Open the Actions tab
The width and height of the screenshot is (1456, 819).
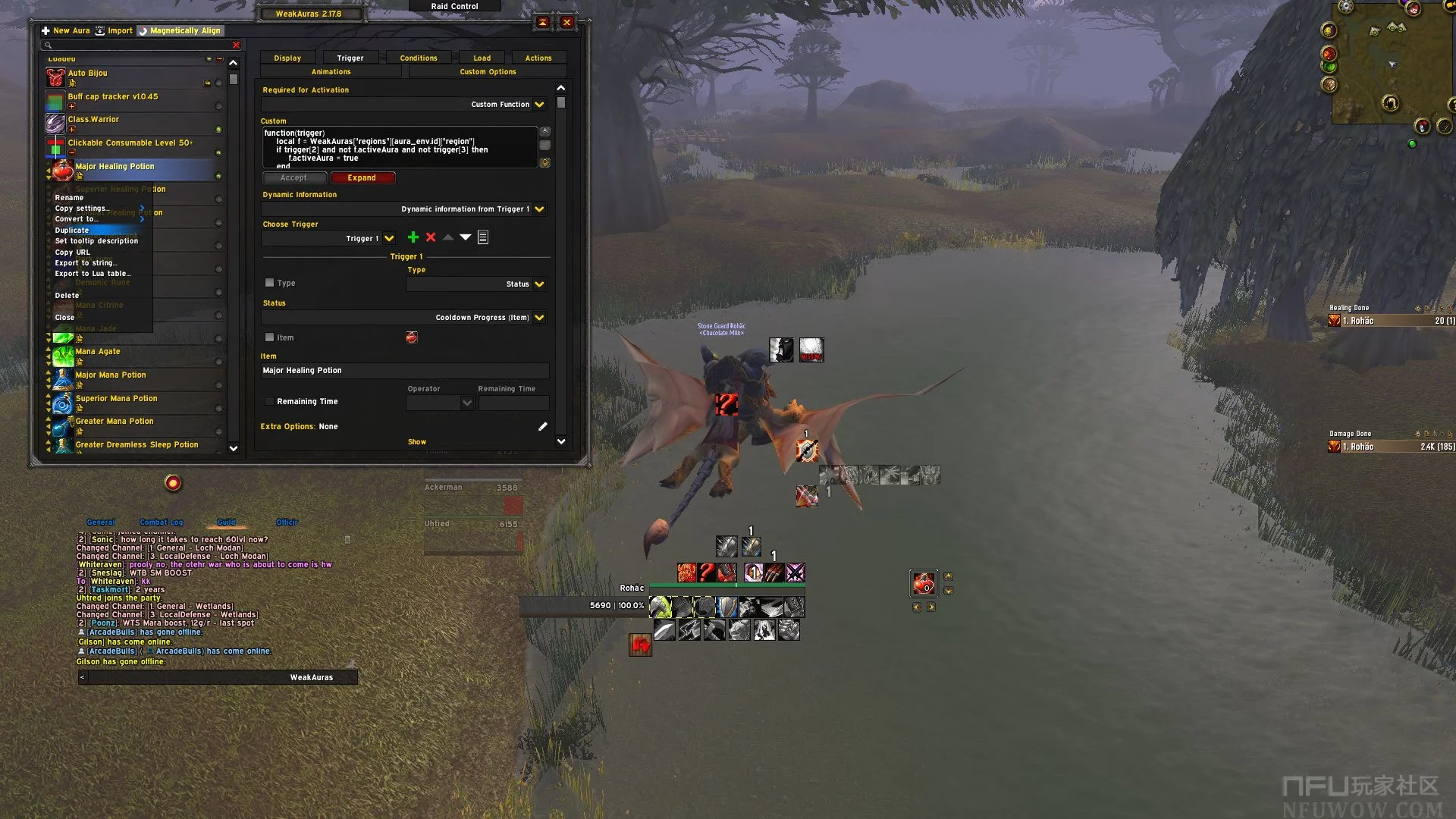[538, 58]
